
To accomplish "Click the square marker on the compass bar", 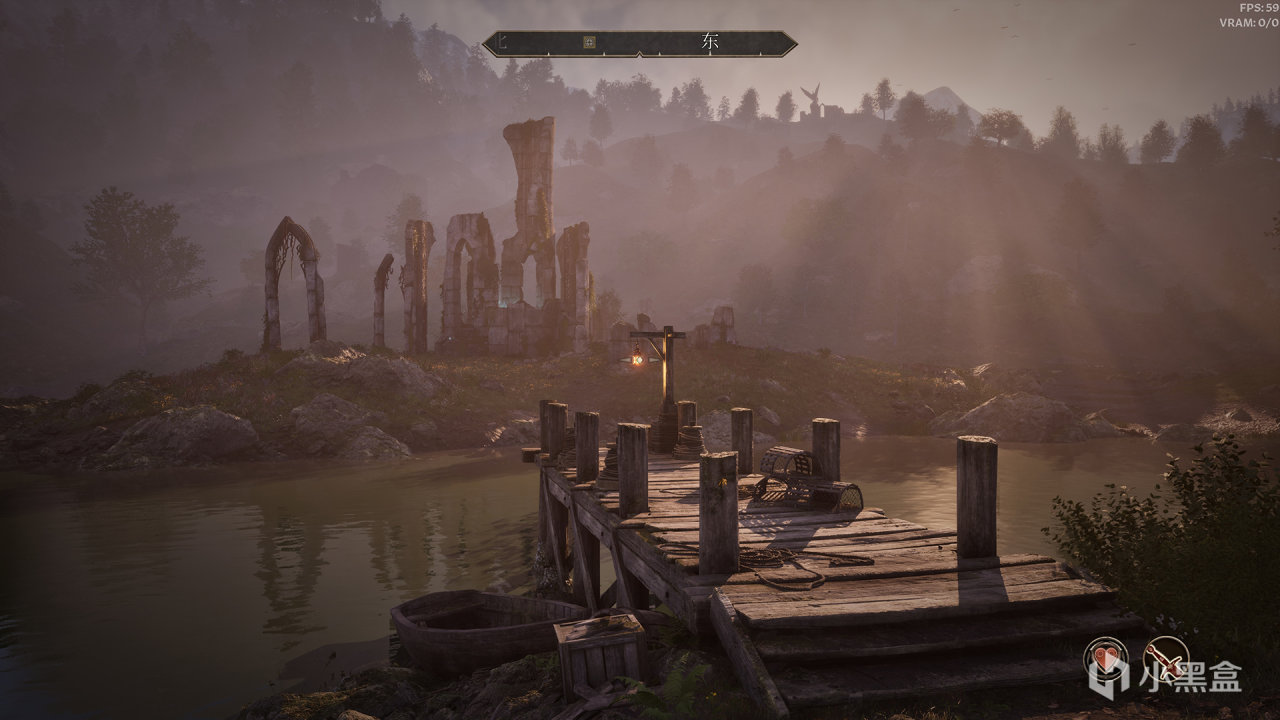I will point(589,42).
